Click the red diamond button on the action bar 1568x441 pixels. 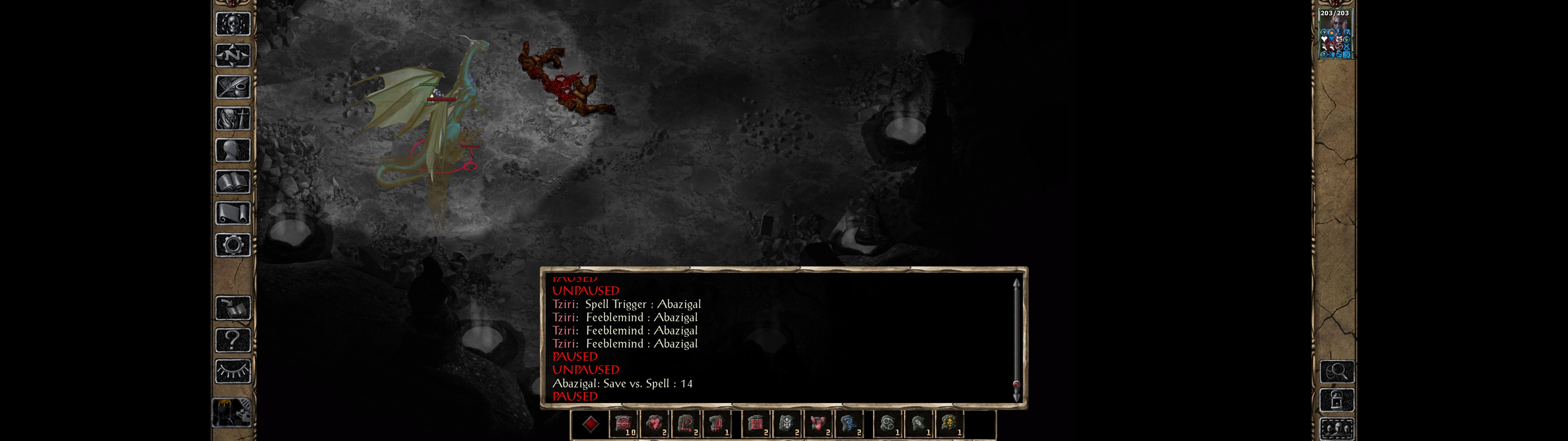pyautogui.click(x=590, y=424)
